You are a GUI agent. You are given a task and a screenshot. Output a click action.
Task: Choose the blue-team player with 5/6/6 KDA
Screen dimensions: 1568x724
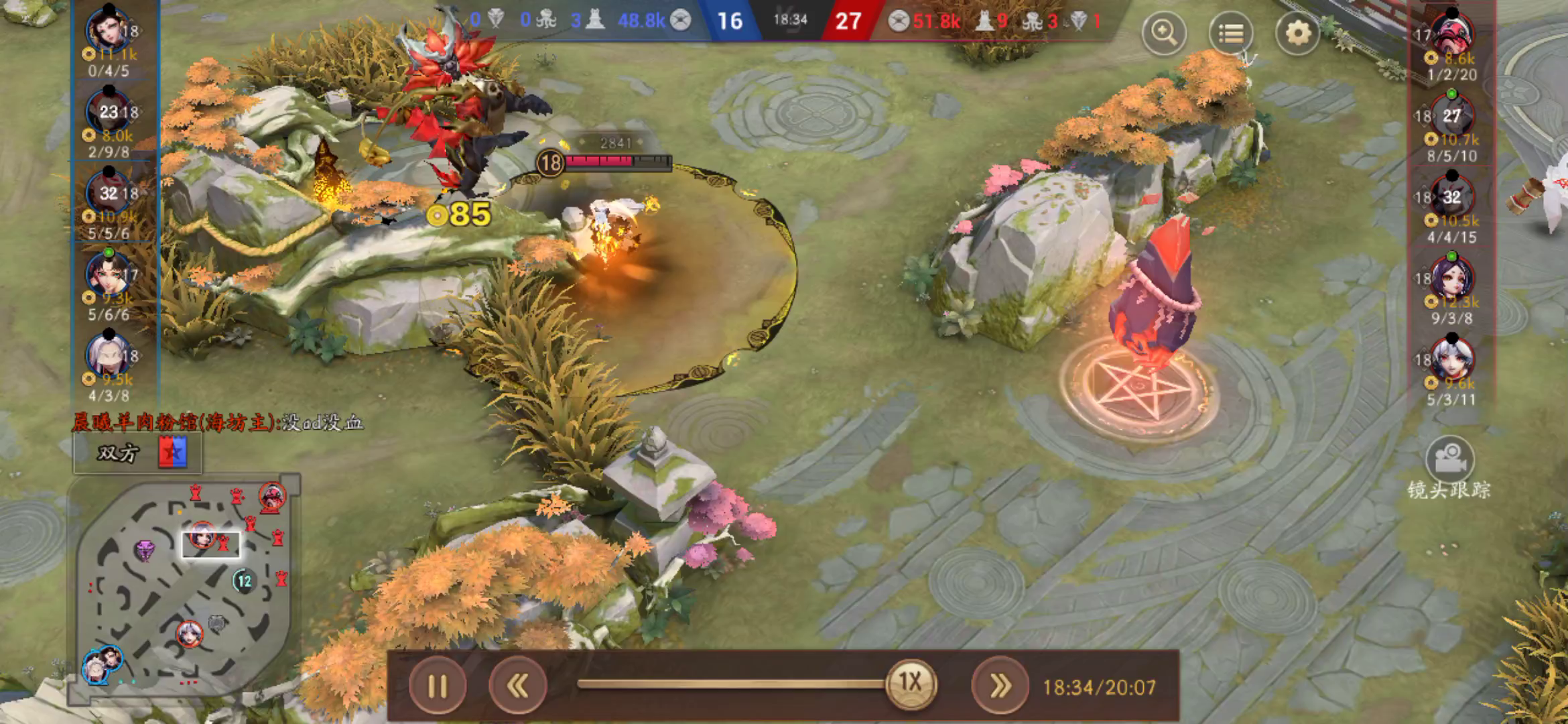click(x=109, y=276)
